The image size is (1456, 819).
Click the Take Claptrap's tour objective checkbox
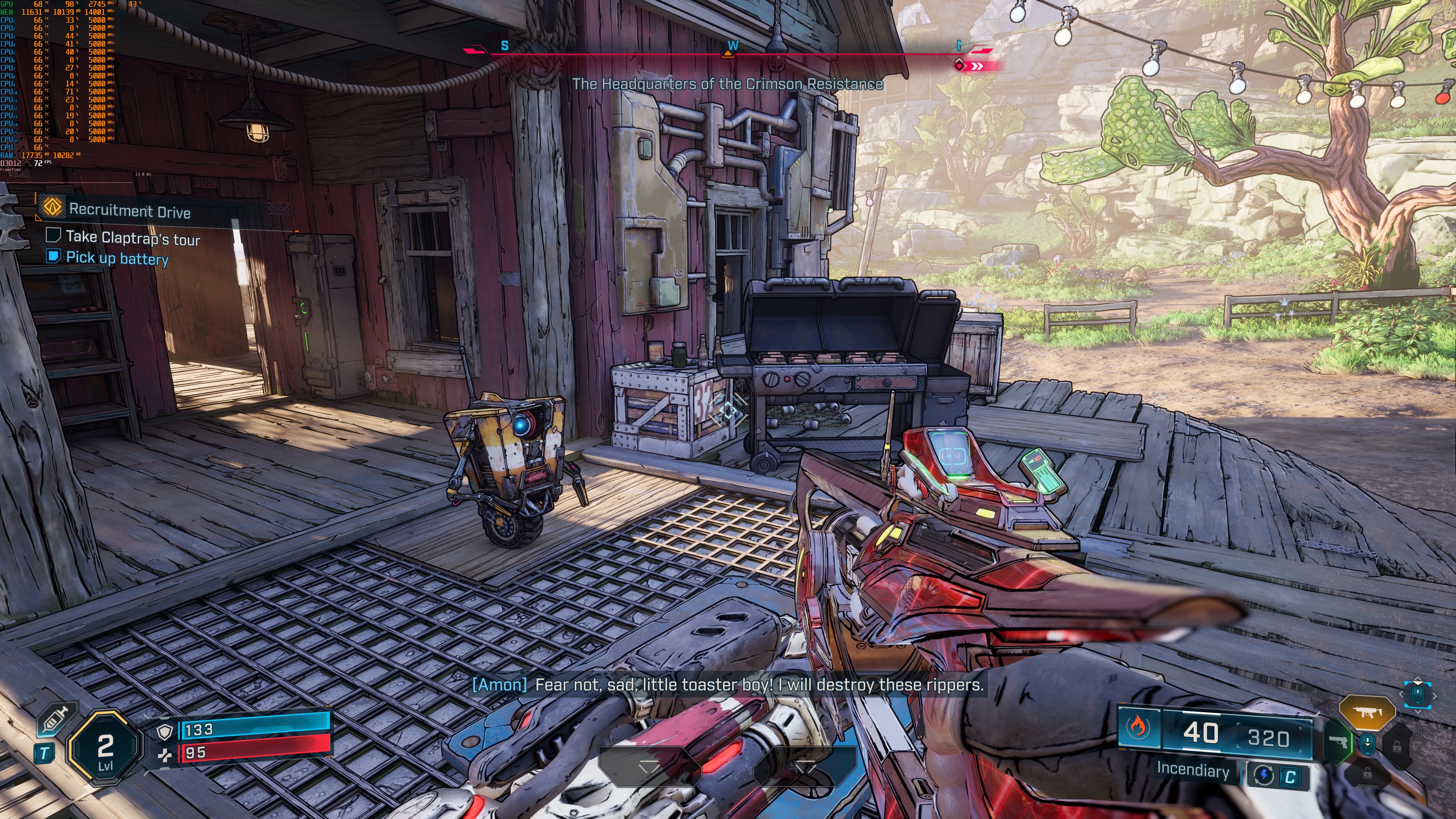(53, 235)
